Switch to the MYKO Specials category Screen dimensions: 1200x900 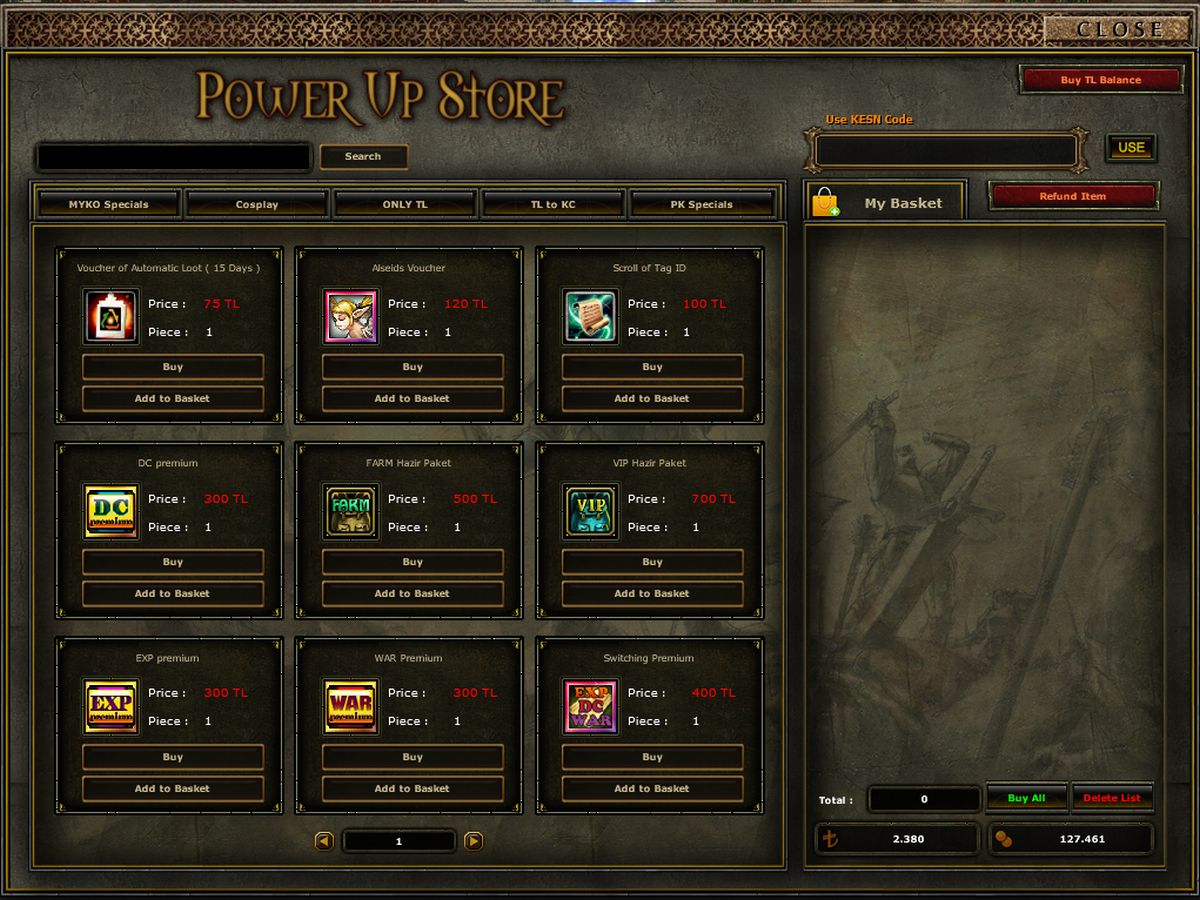(x=109, y=204)
